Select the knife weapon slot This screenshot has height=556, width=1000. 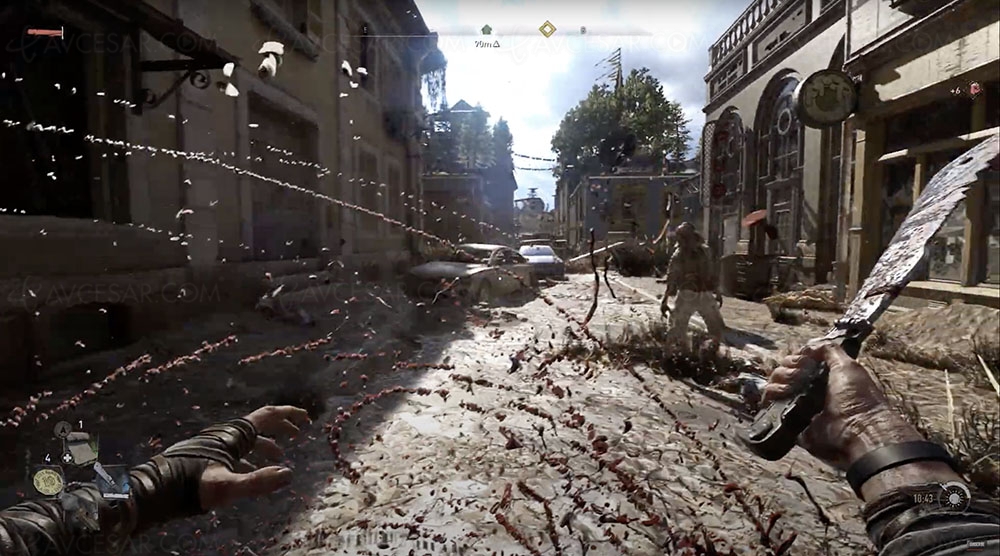109,479
